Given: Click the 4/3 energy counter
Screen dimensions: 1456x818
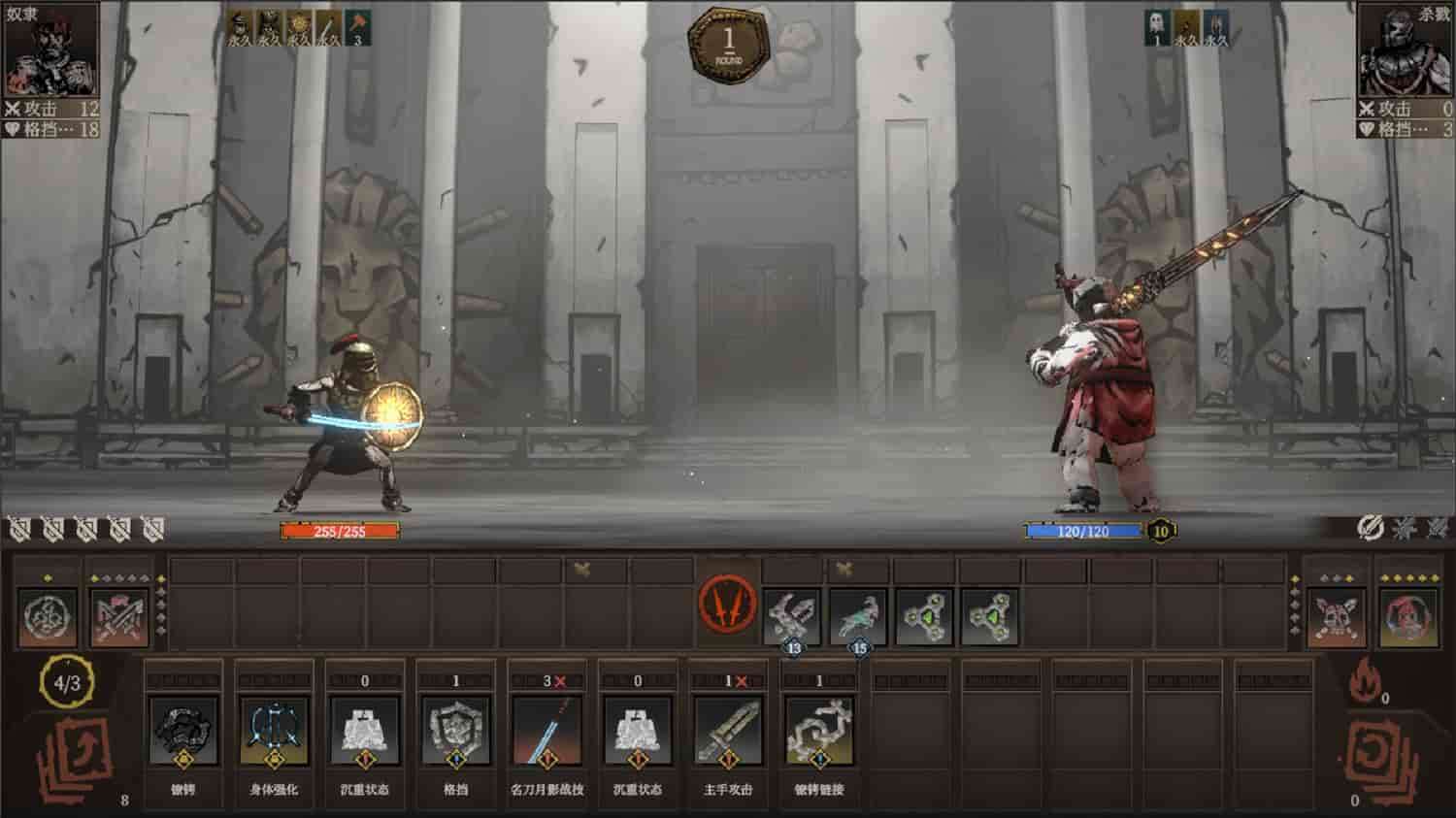Looking at the screenshot, I should tap(64, 680).
